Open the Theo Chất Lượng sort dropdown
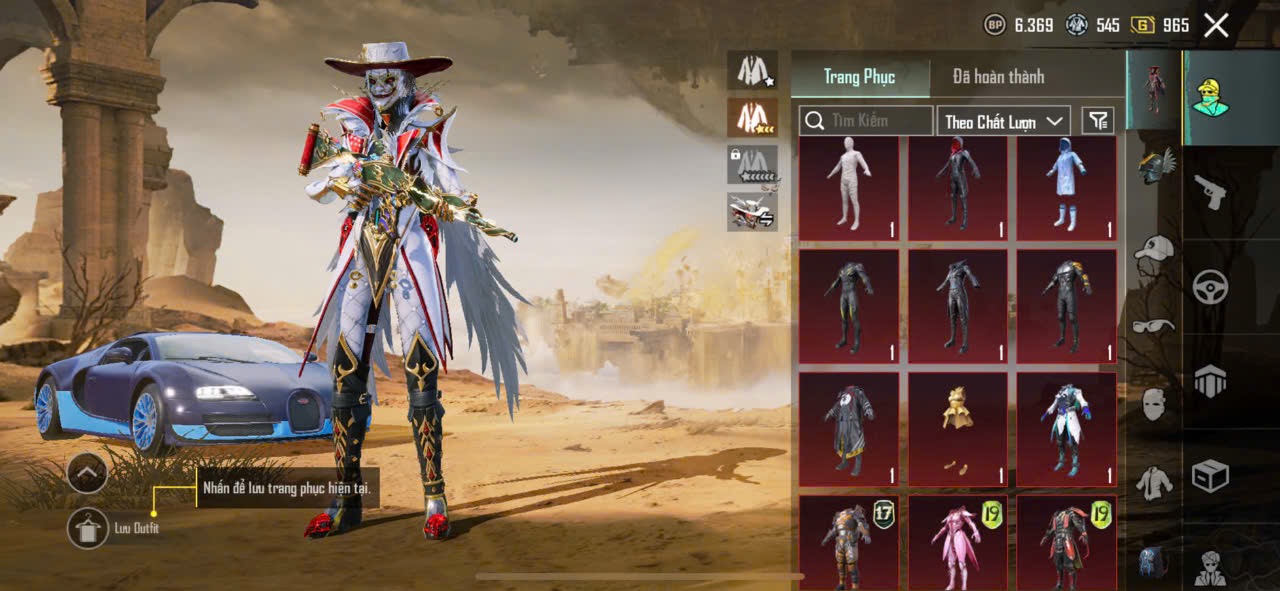1280x591 pixels. pyautogui.click(x=1004, y=121)
